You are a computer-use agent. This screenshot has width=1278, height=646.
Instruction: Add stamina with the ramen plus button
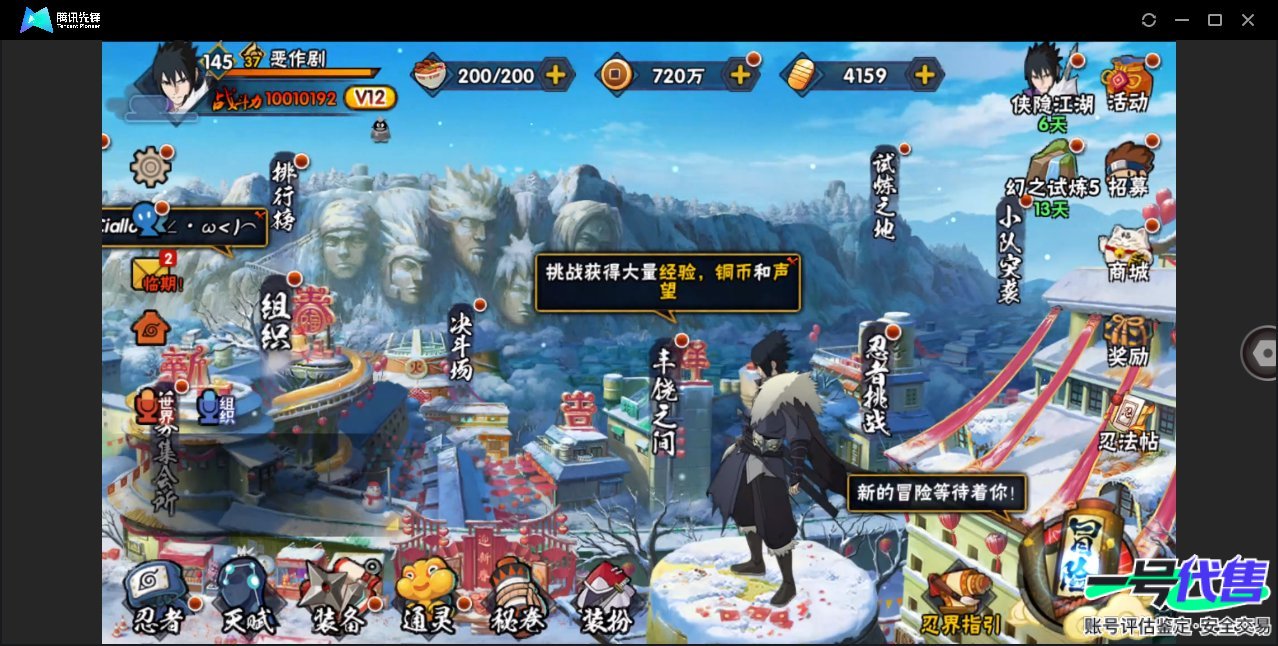tap(555, 75)
